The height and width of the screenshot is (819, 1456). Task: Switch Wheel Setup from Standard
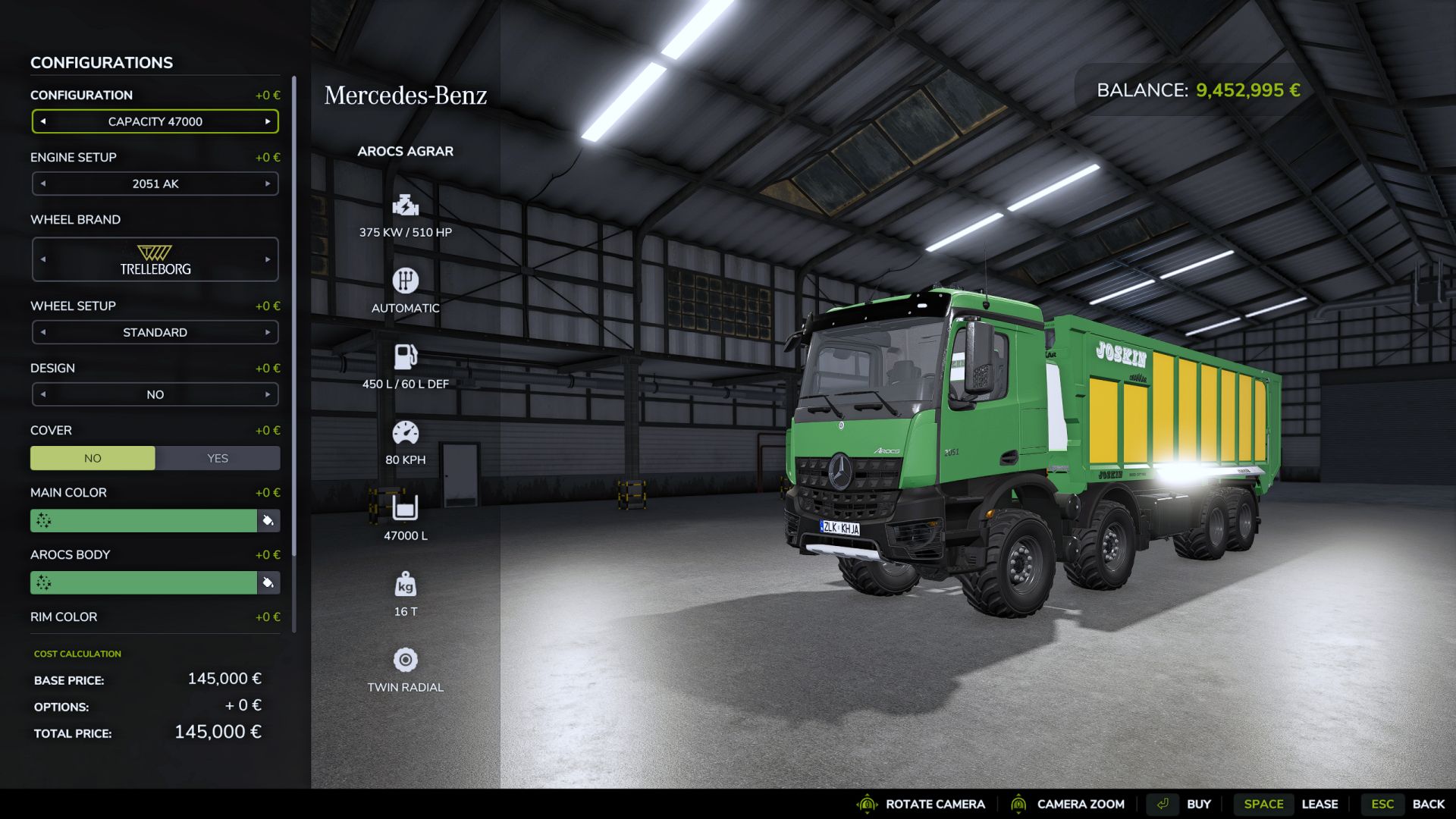pyautogui.click(x=267, y=332)
